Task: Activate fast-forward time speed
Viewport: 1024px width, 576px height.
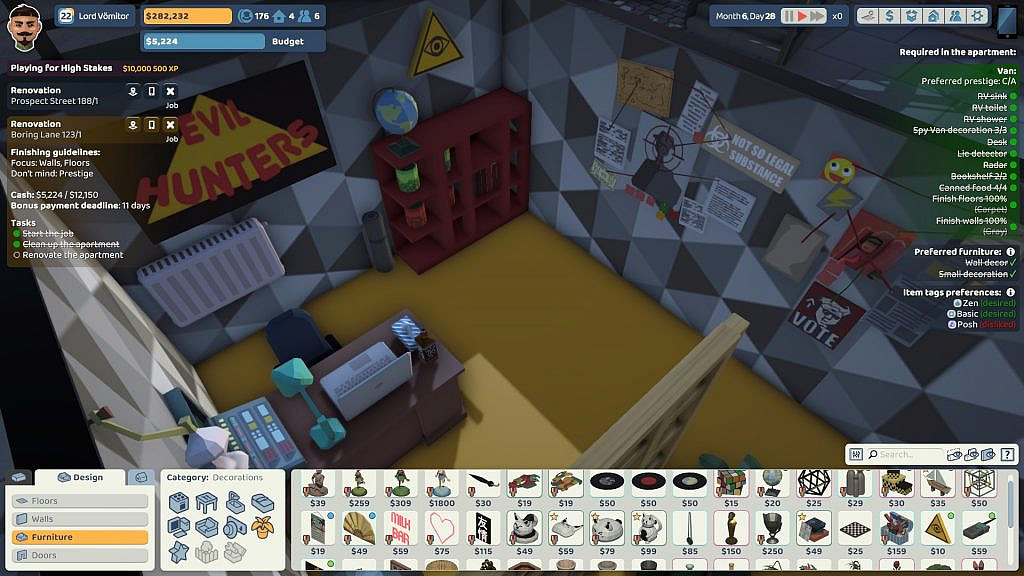Action: click(817, 16)
